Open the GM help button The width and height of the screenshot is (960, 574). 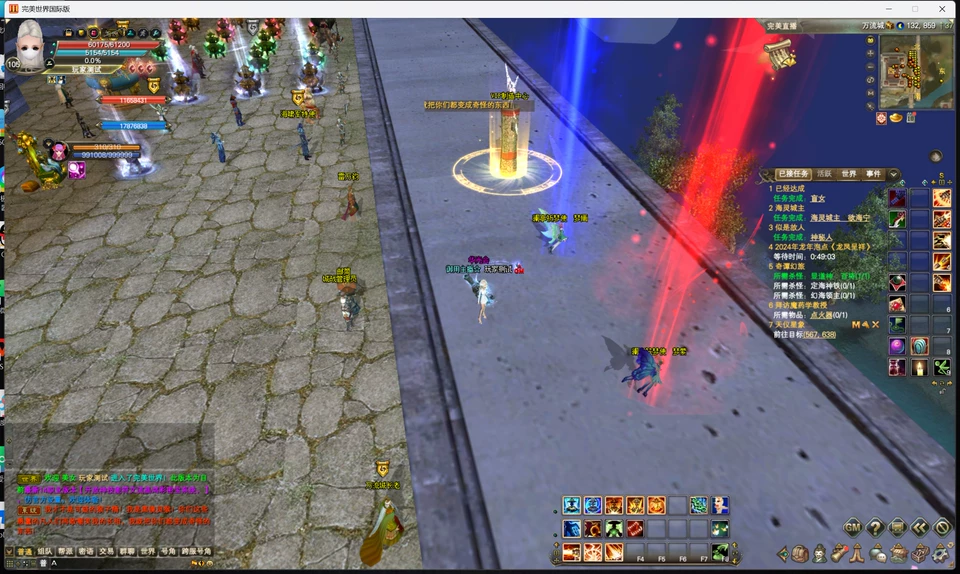(x=853, y=527)
